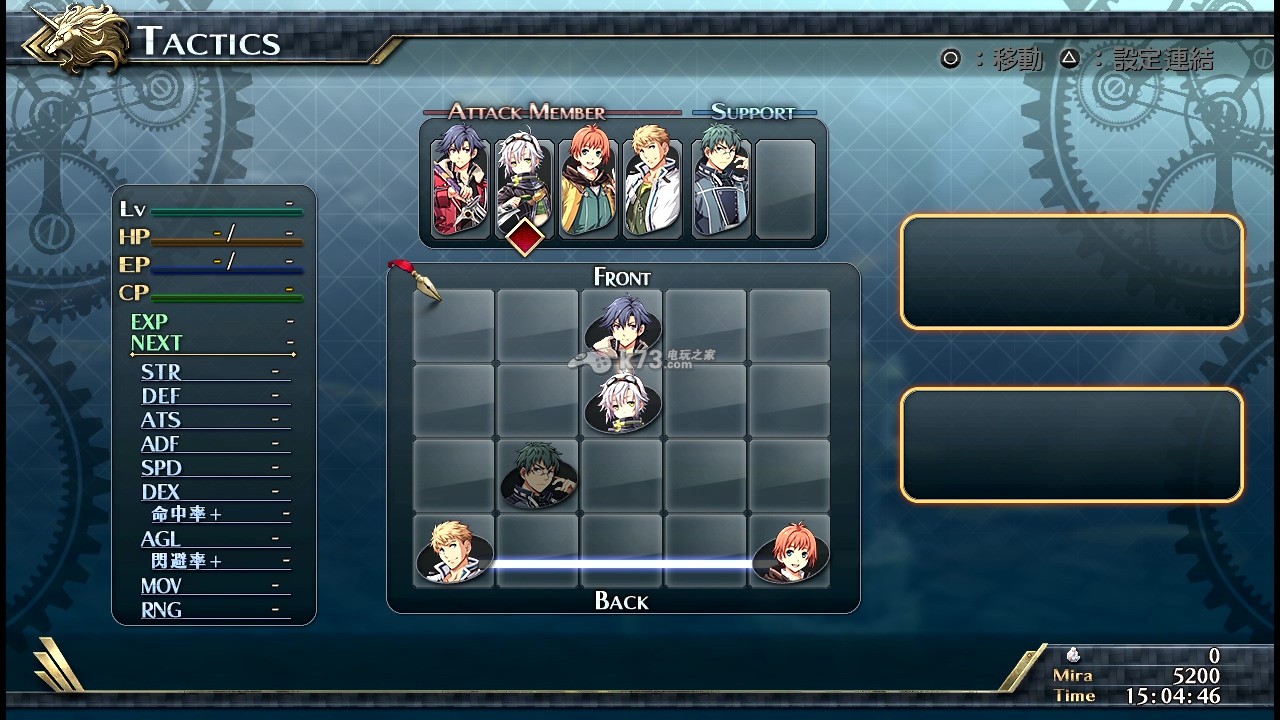The height and width of the screenshot is (720, 1280).
Task: Select the orange-haired character token on the grid
Action: (x=790, y=552)
